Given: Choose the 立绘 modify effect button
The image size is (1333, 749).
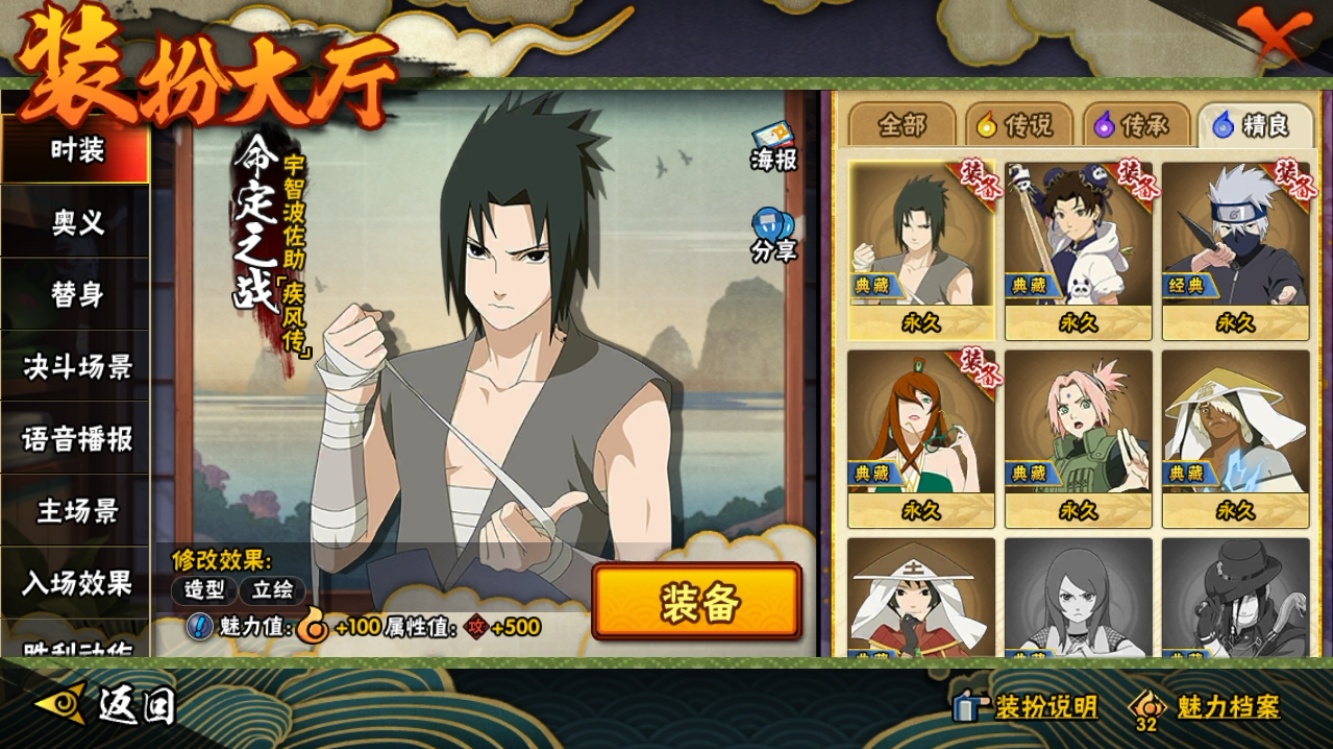Looking at the screenshot, I should 272,590.
